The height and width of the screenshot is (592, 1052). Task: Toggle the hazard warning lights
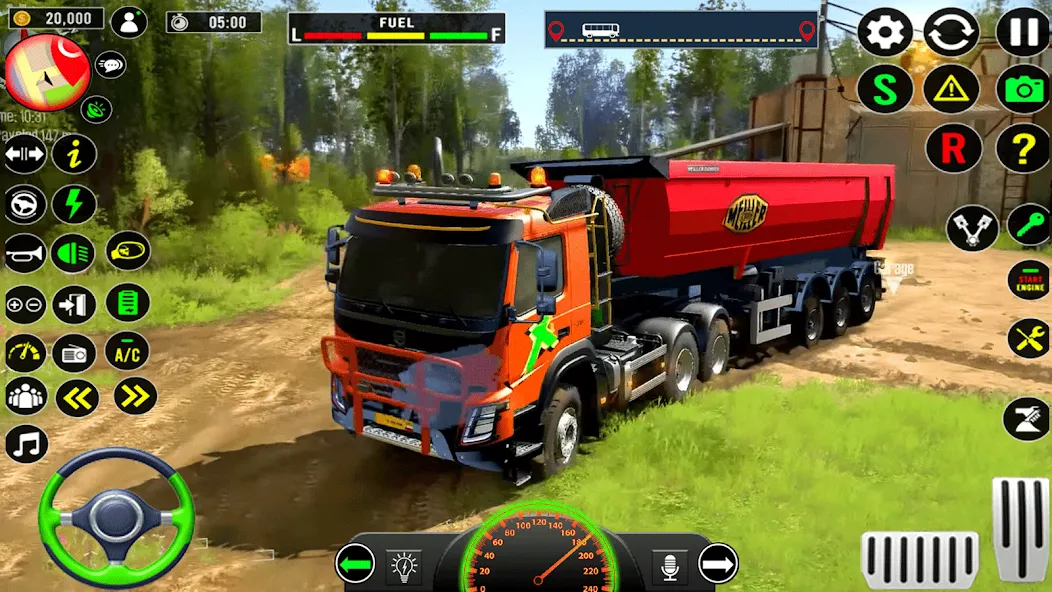click(x=951, y=89)
